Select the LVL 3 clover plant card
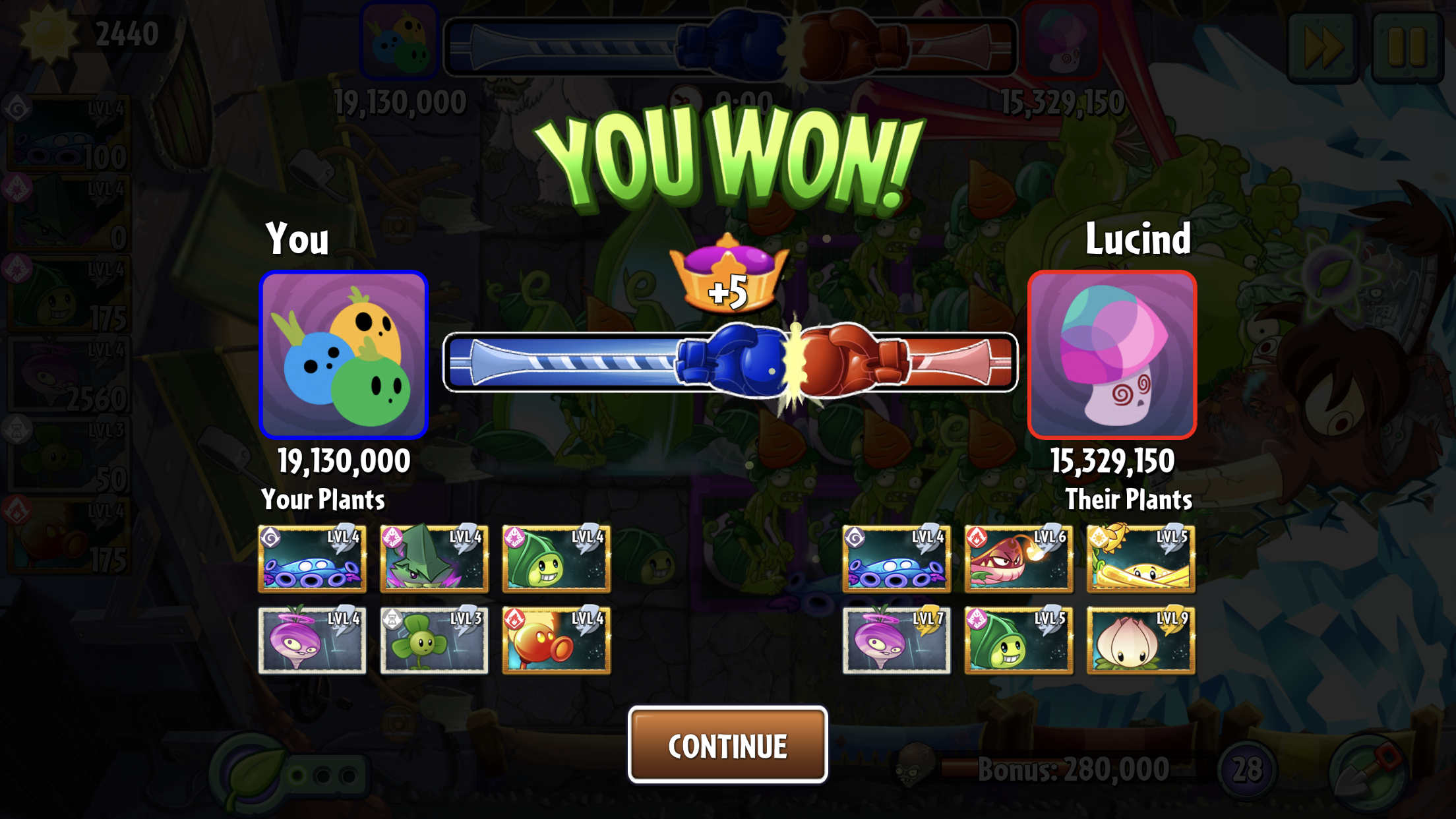This screenshot has width=1456, height=819. (434, 640)
